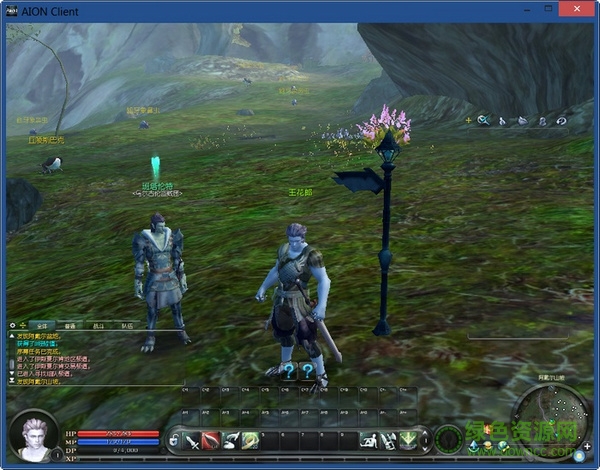
Task: Show the 队伍 chat tab
Action: (127, 326)
